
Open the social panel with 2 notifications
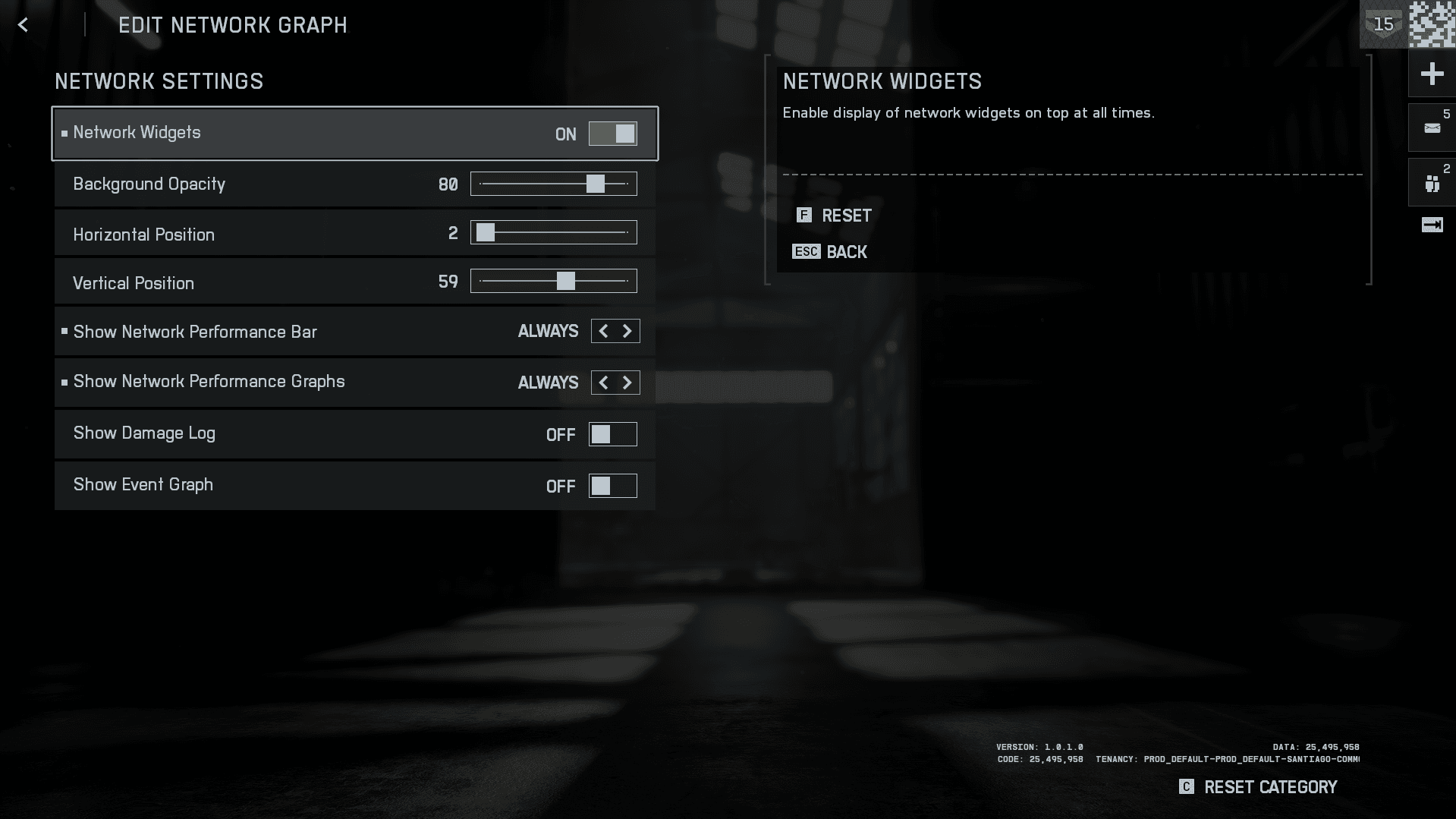pyautogui.click(x=1431, y=182)
